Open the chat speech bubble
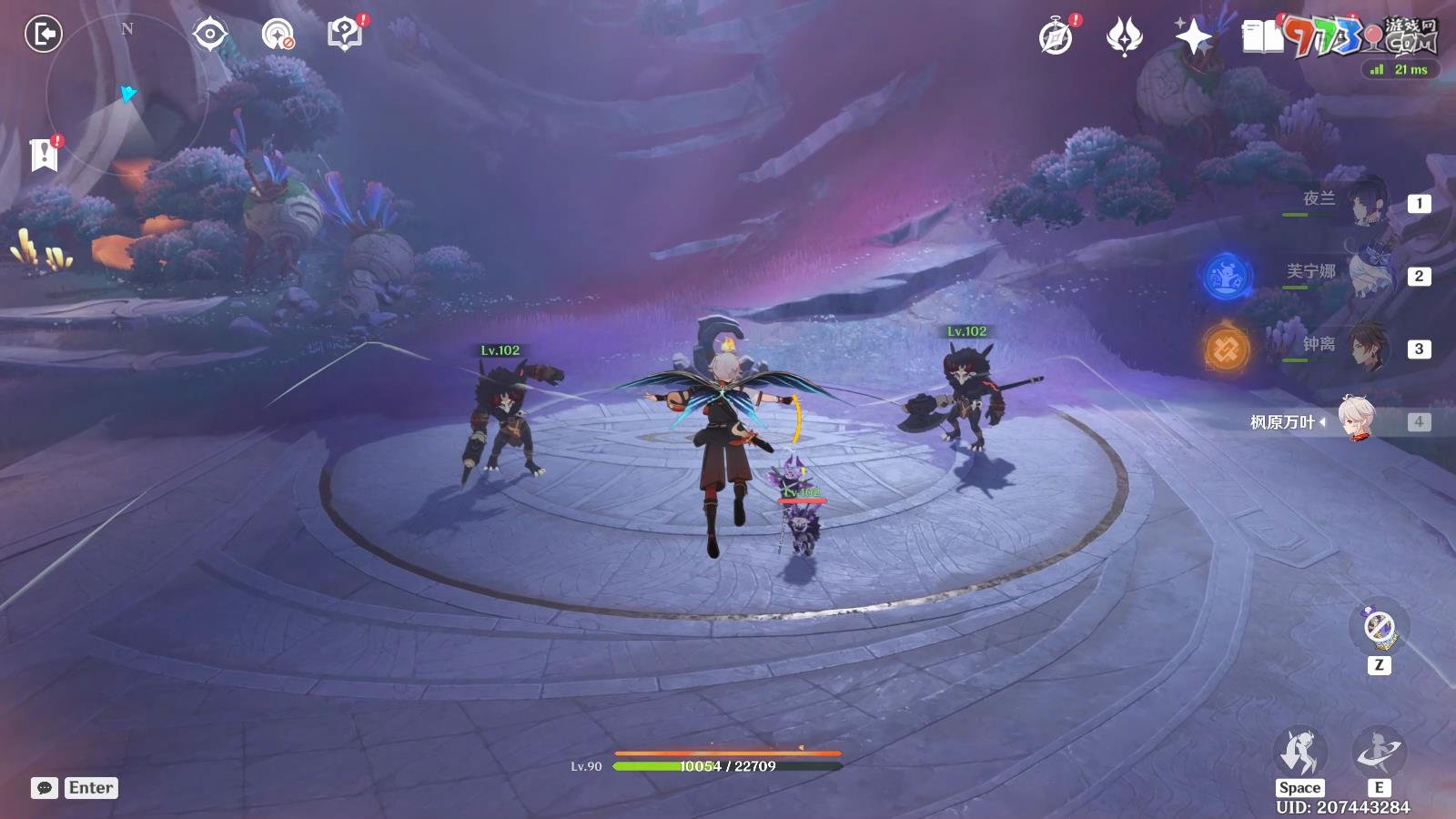Image resolution: width=1456 pixels, height=819 pixels. [45, 788]
